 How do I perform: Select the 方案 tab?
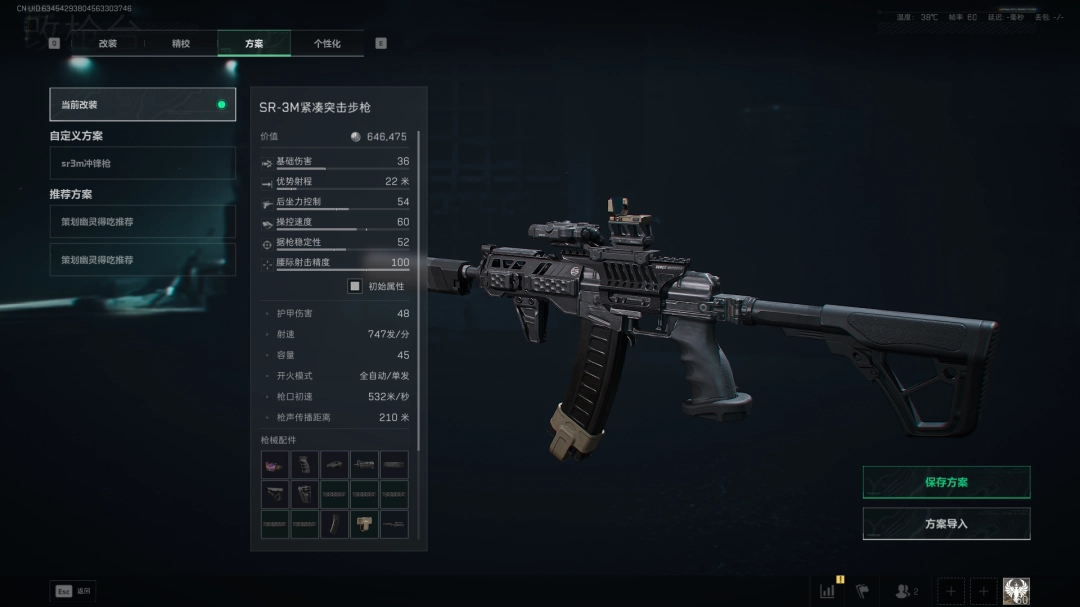point(254,44)
